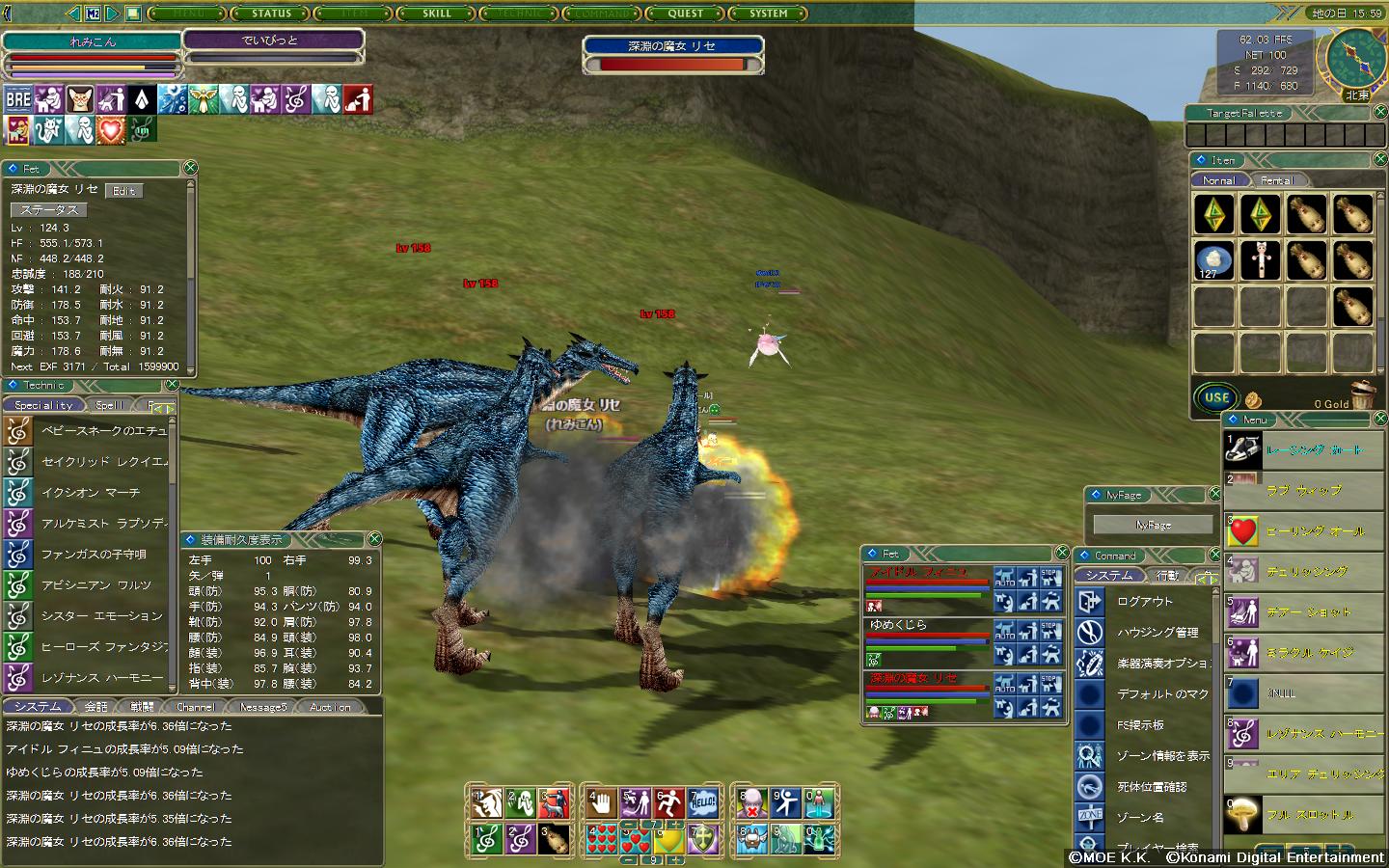Switch chat to the 会話 tab

(95, 707)
